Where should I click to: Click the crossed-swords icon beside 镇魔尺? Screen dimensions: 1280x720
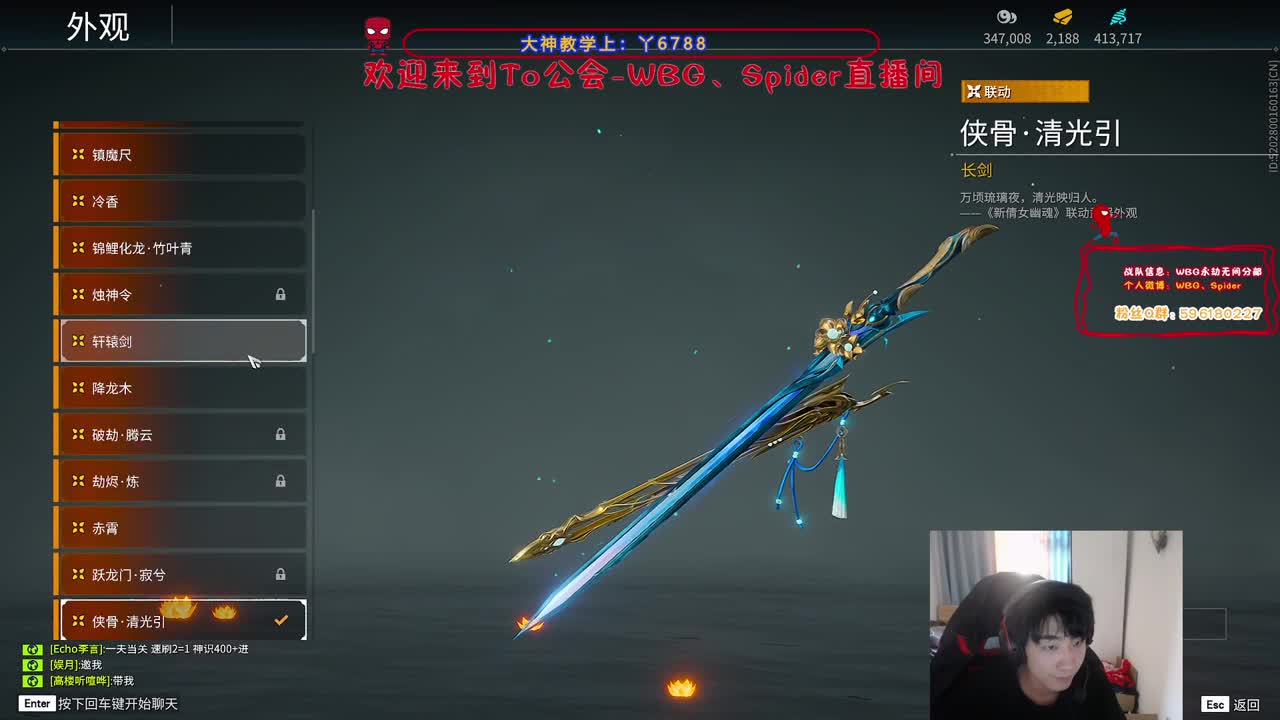(77, 154)
